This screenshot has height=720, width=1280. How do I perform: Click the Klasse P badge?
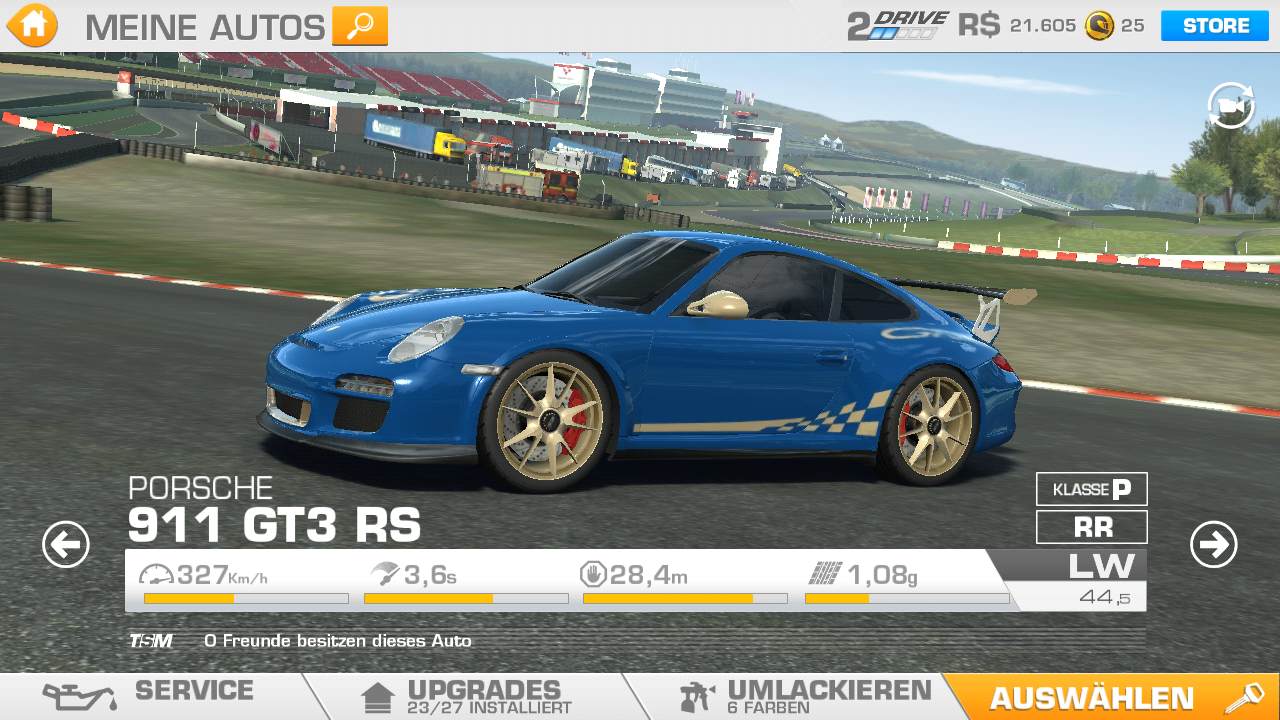click(1091, 489)
